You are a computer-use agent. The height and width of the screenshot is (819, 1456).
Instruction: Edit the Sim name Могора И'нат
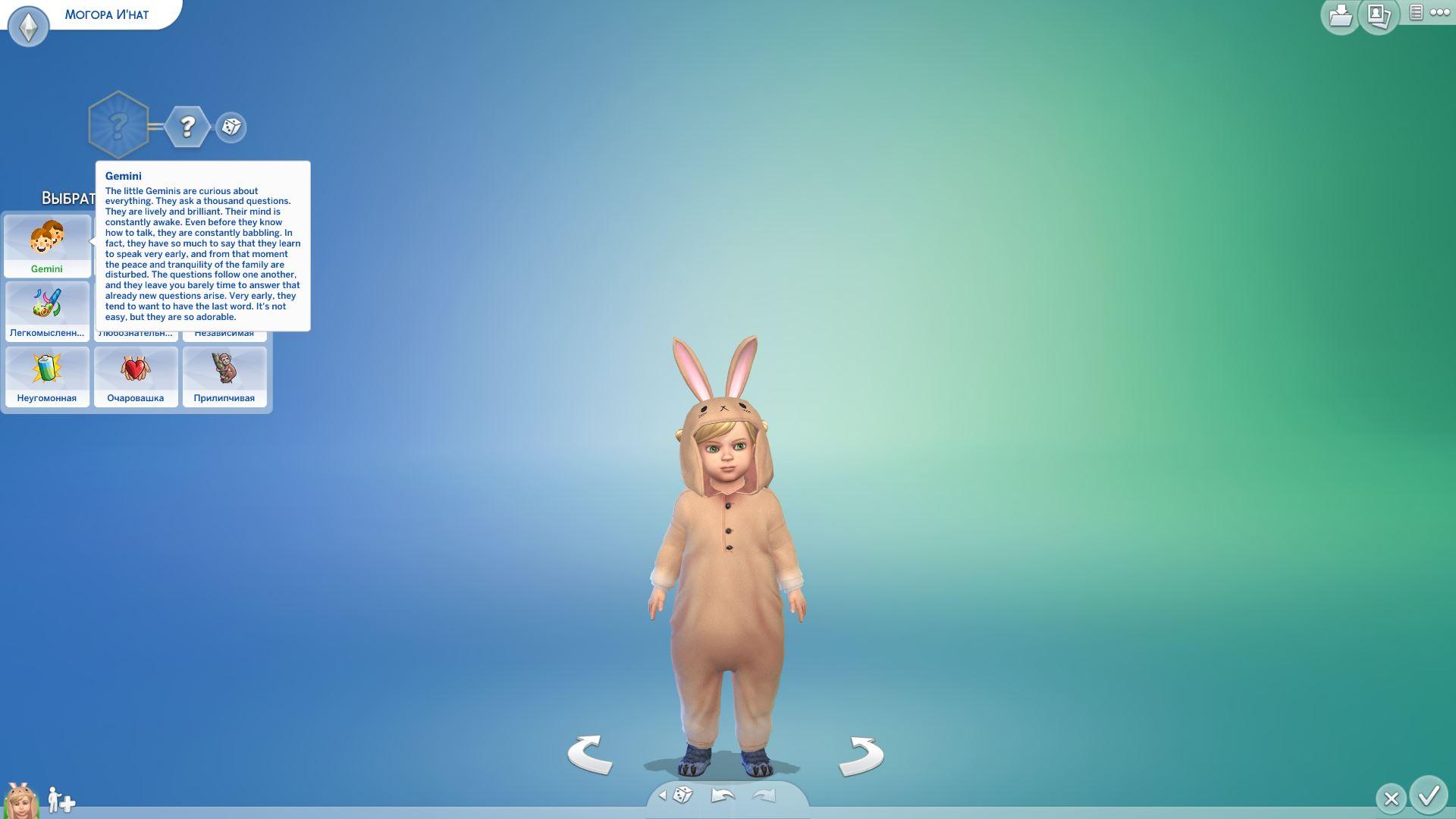point(107,14)
